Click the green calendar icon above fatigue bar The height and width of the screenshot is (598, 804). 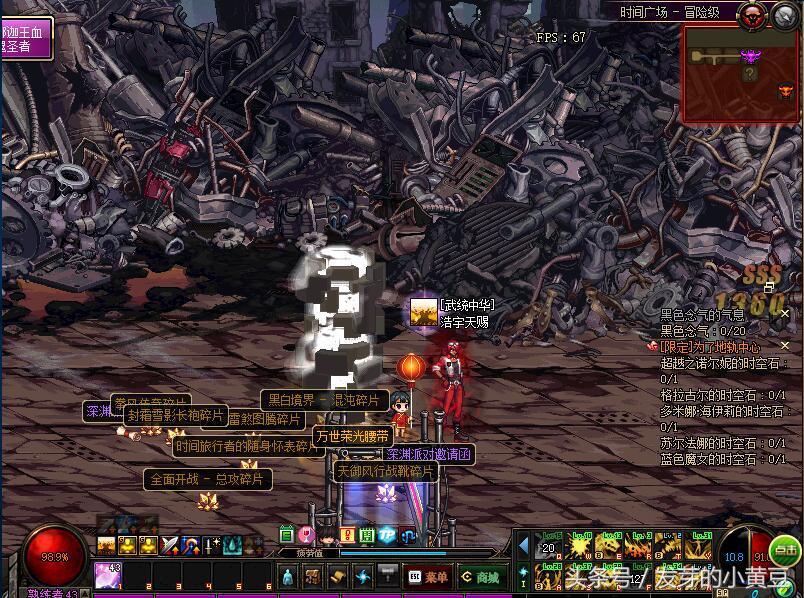pyautogui.click(x=287, y=535)
